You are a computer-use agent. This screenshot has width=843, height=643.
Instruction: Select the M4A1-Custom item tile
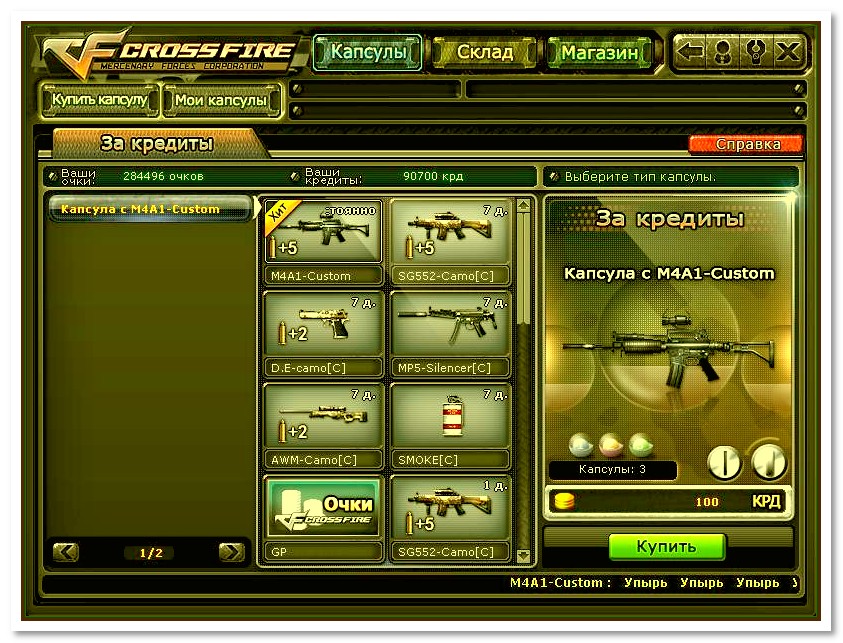pyautogui.click(x=323, y=241)
